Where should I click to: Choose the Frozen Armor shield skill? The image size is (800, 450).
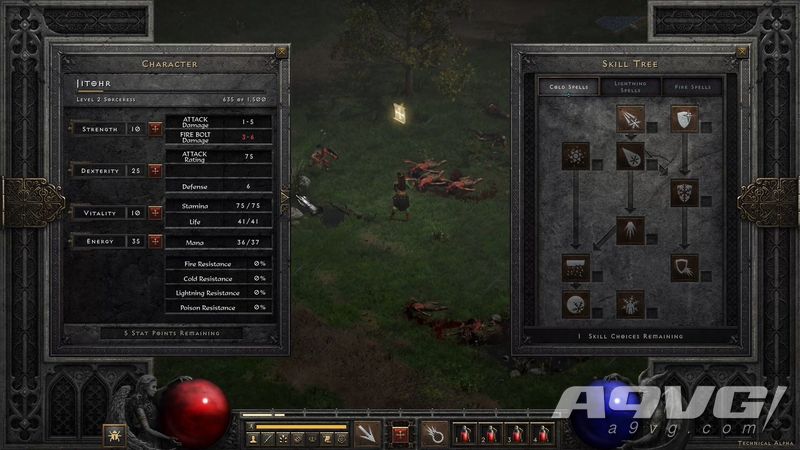click(x=684, y=120)
